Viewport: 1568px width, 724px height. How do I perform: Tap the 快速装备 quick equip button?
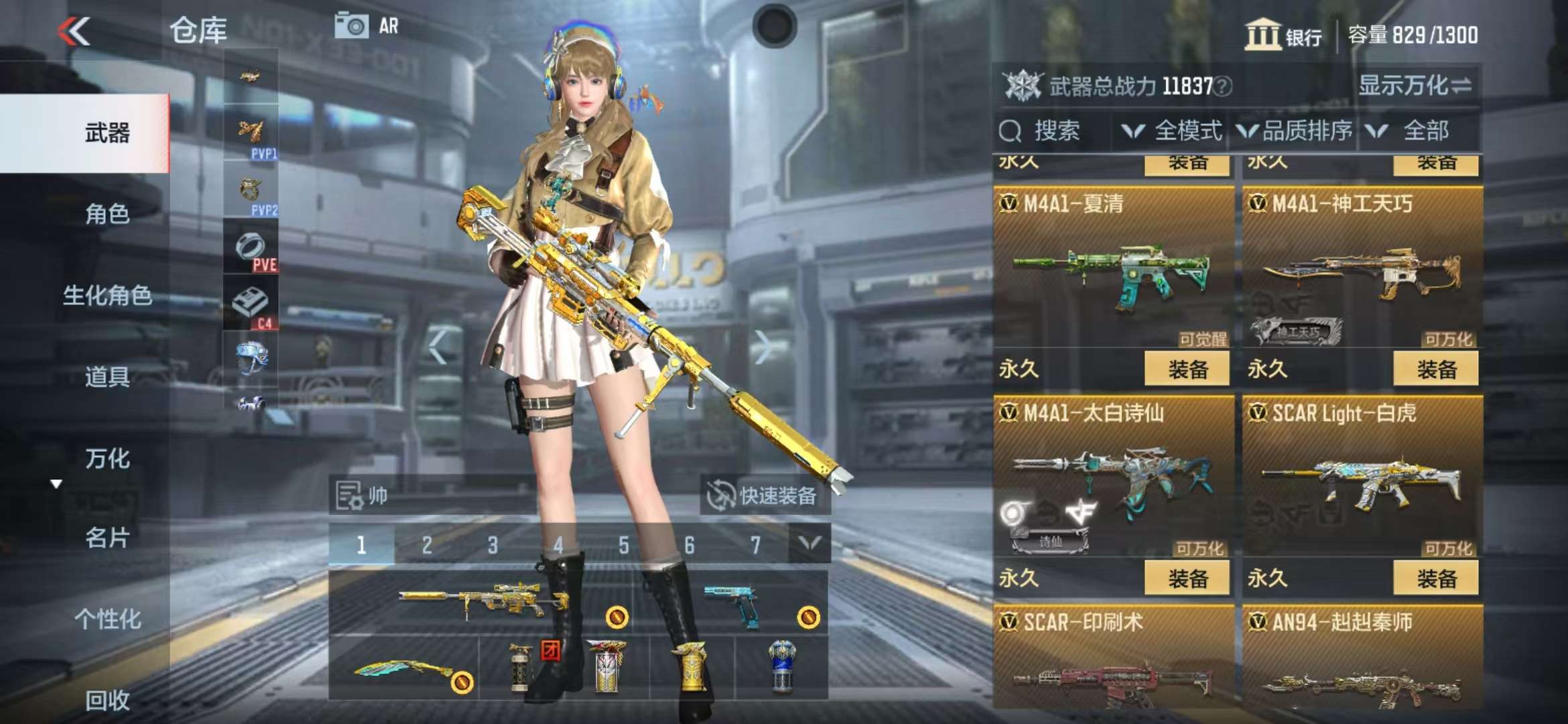pos(765,496)
